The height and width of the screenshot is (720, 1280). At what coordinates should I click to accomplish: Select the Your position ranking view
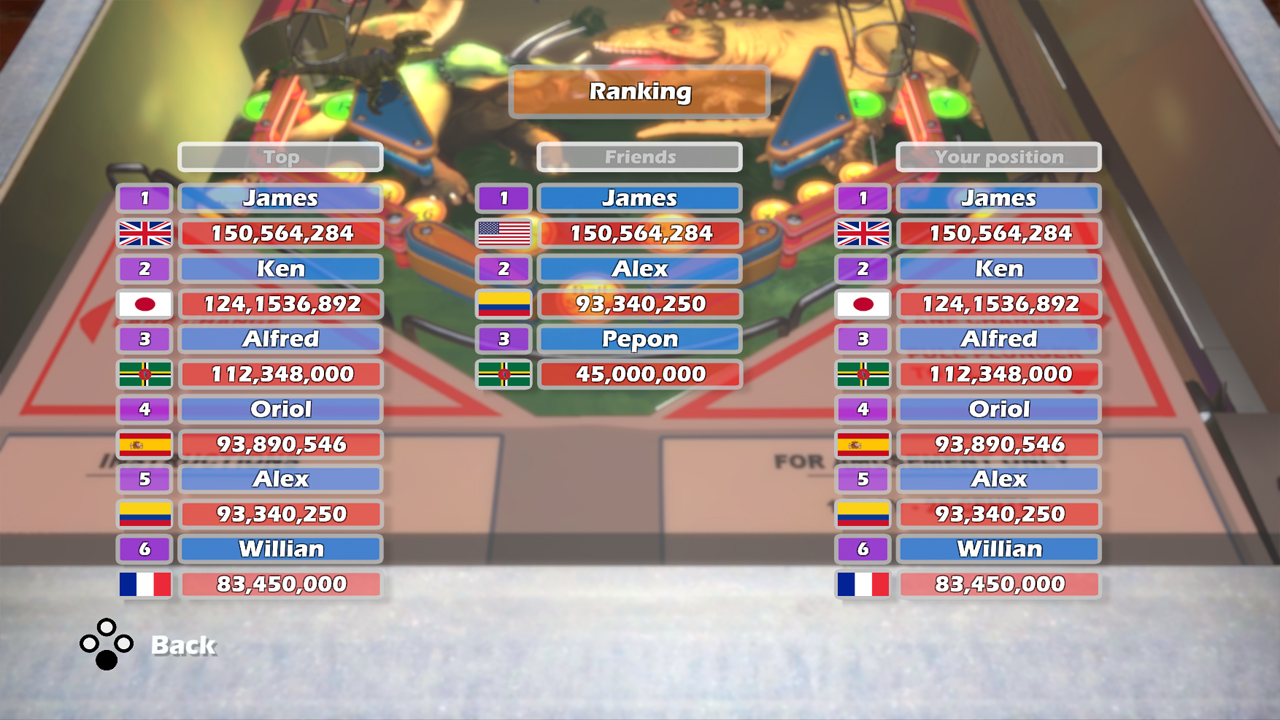coord(998,157)
